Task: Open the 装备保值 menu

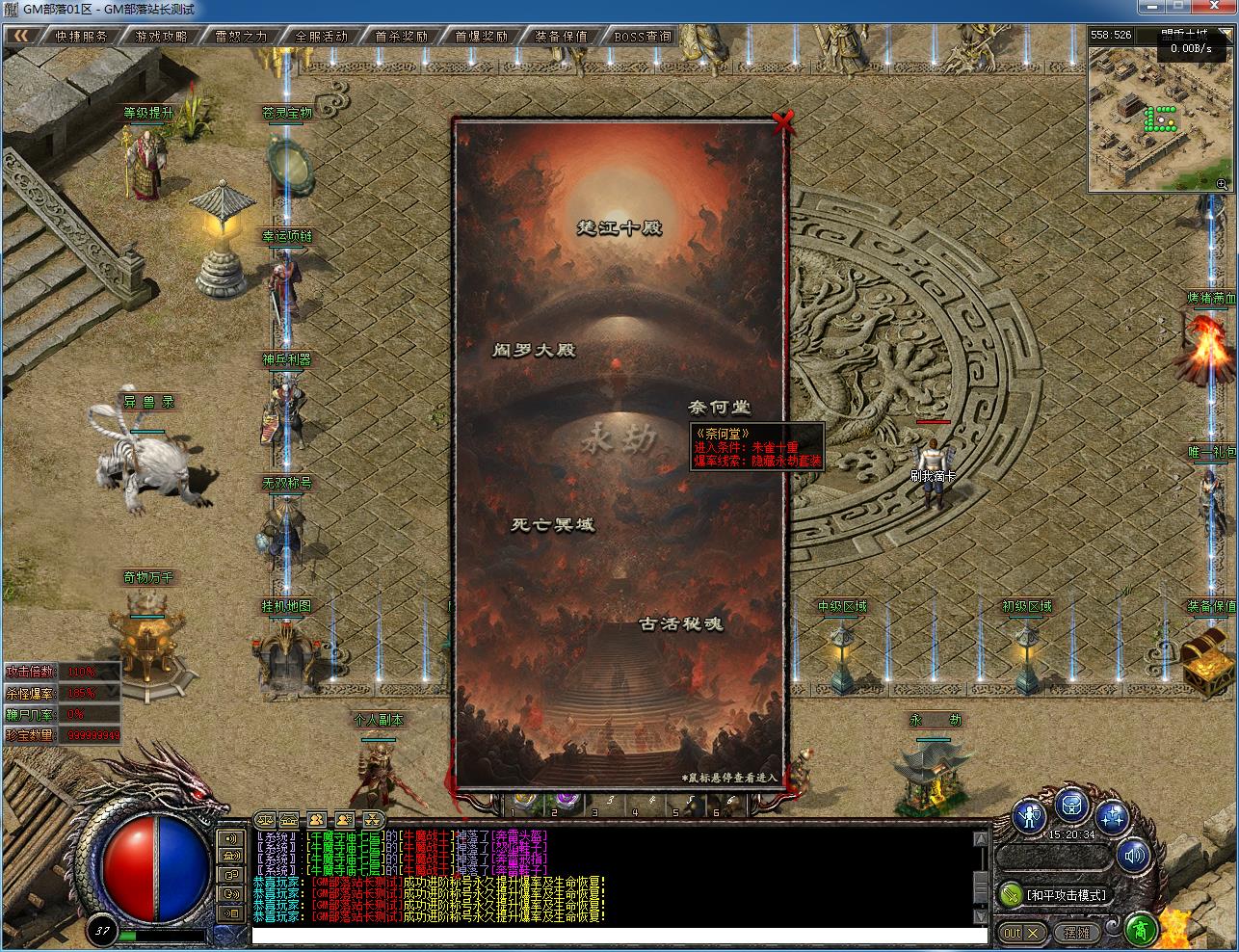Action: click(x=561, y=37)
